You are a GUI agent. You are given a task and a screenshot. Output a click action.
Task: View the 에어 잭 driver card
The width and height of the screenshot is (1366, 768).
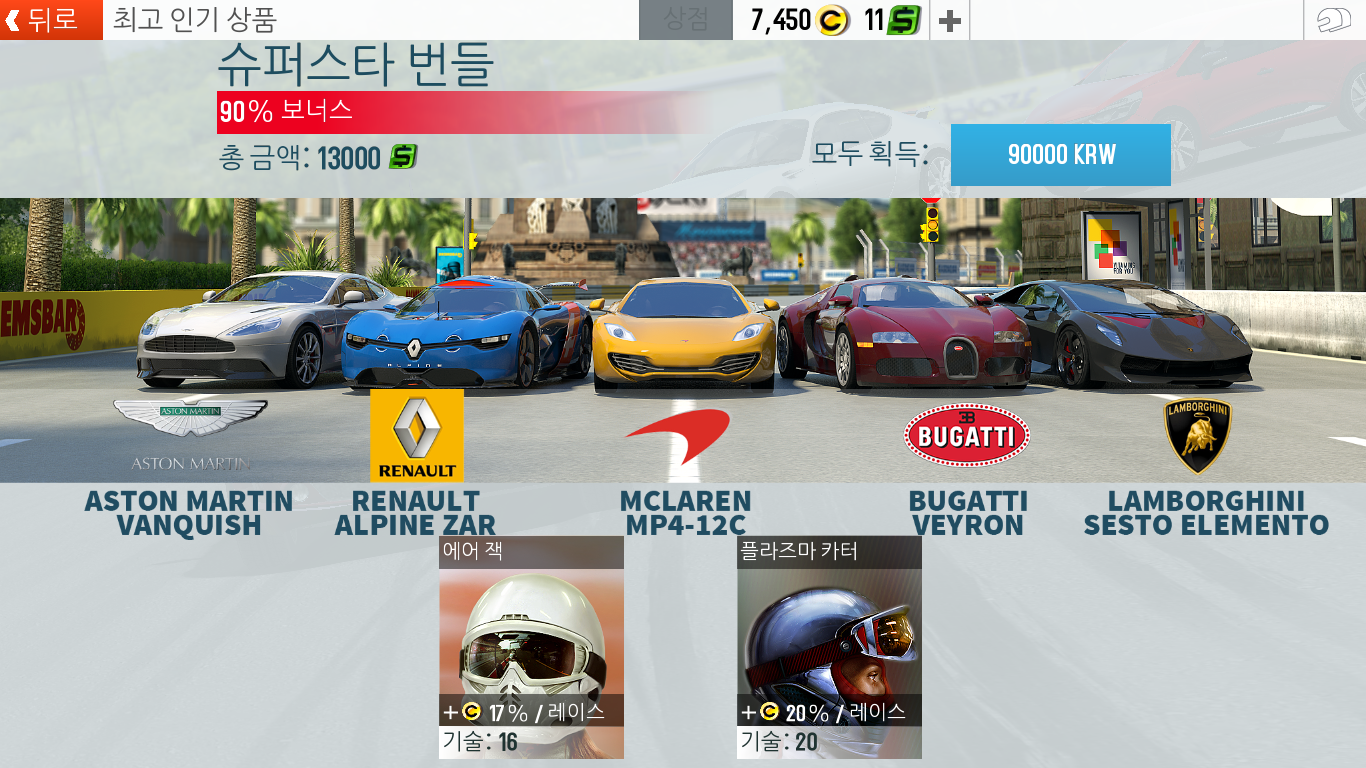[x=531, y=647]
